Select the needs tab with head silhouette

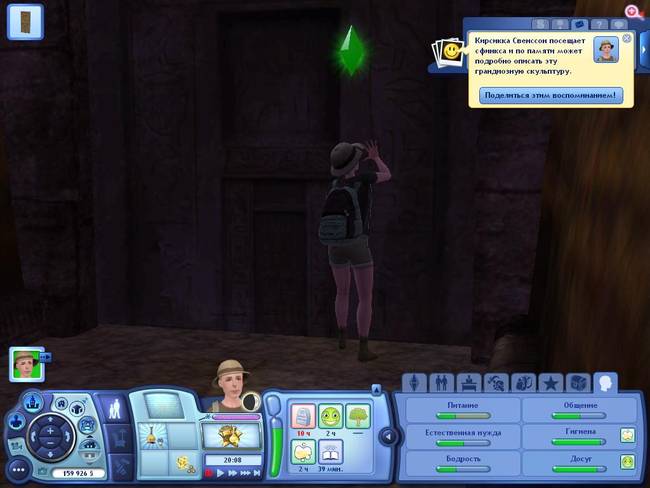[x=605, y=382]
